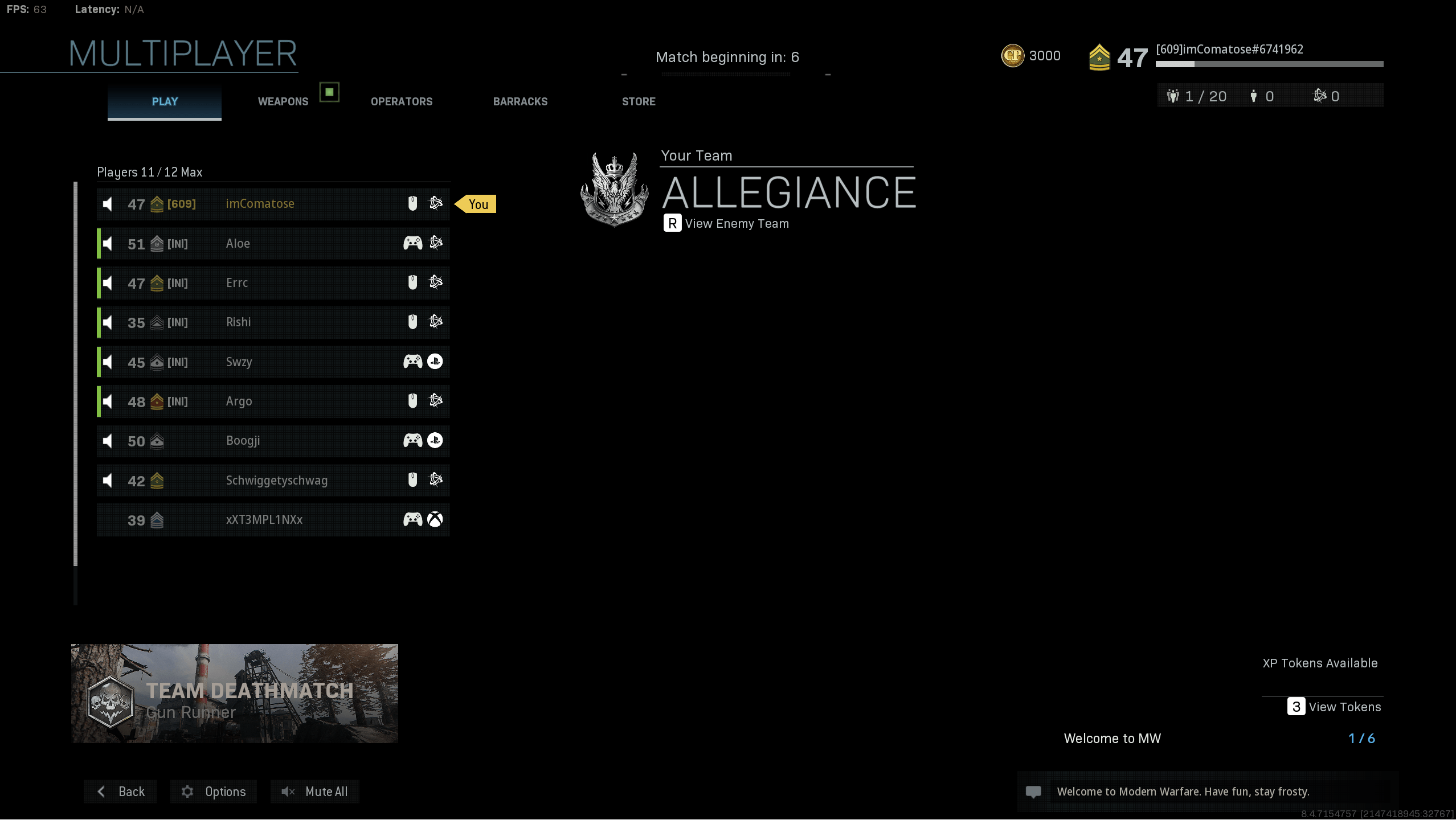The image size is (1456, 820).
Task: Click the Allegiance faction emblem
Action: tap(614, 189)
